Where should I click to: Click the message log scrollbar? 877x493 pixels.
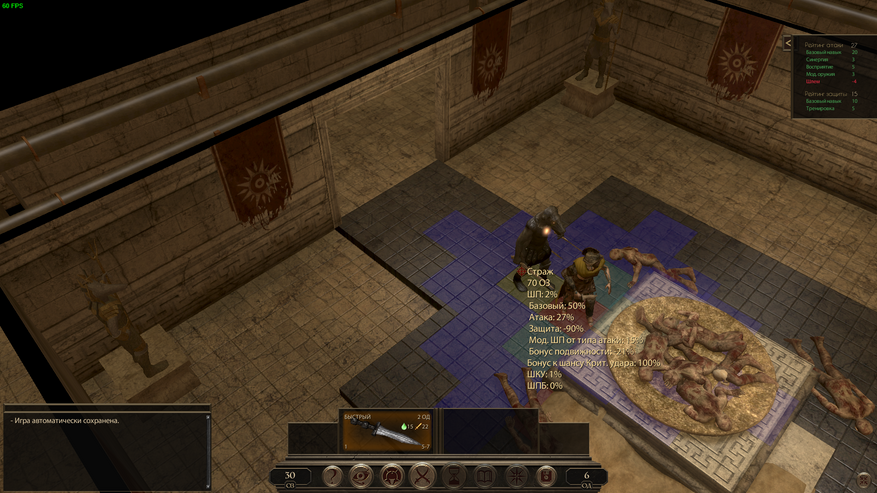point(208,450)
